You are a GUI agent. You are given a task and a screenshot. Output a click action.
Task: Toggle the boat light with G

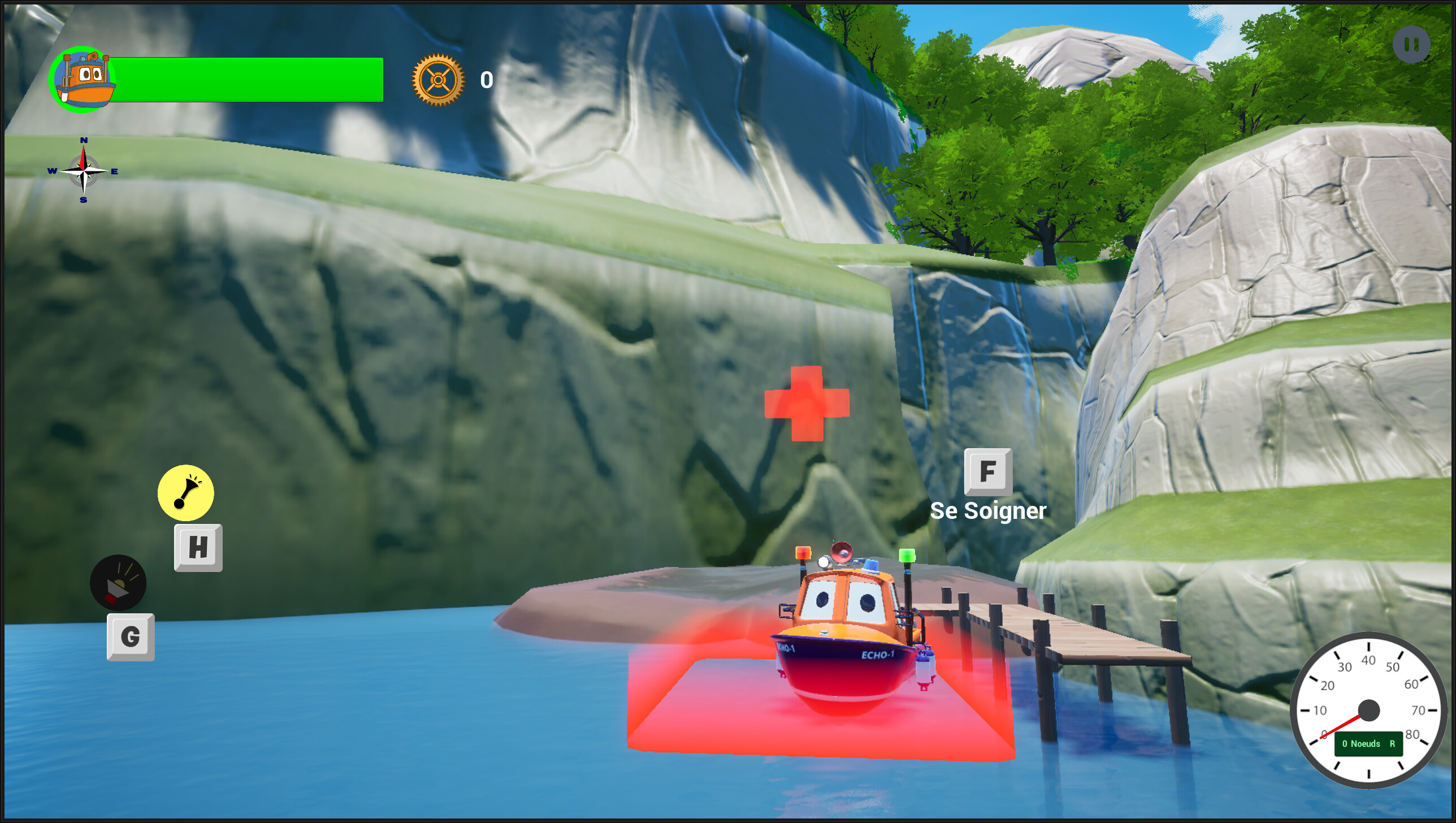[130, 636]
